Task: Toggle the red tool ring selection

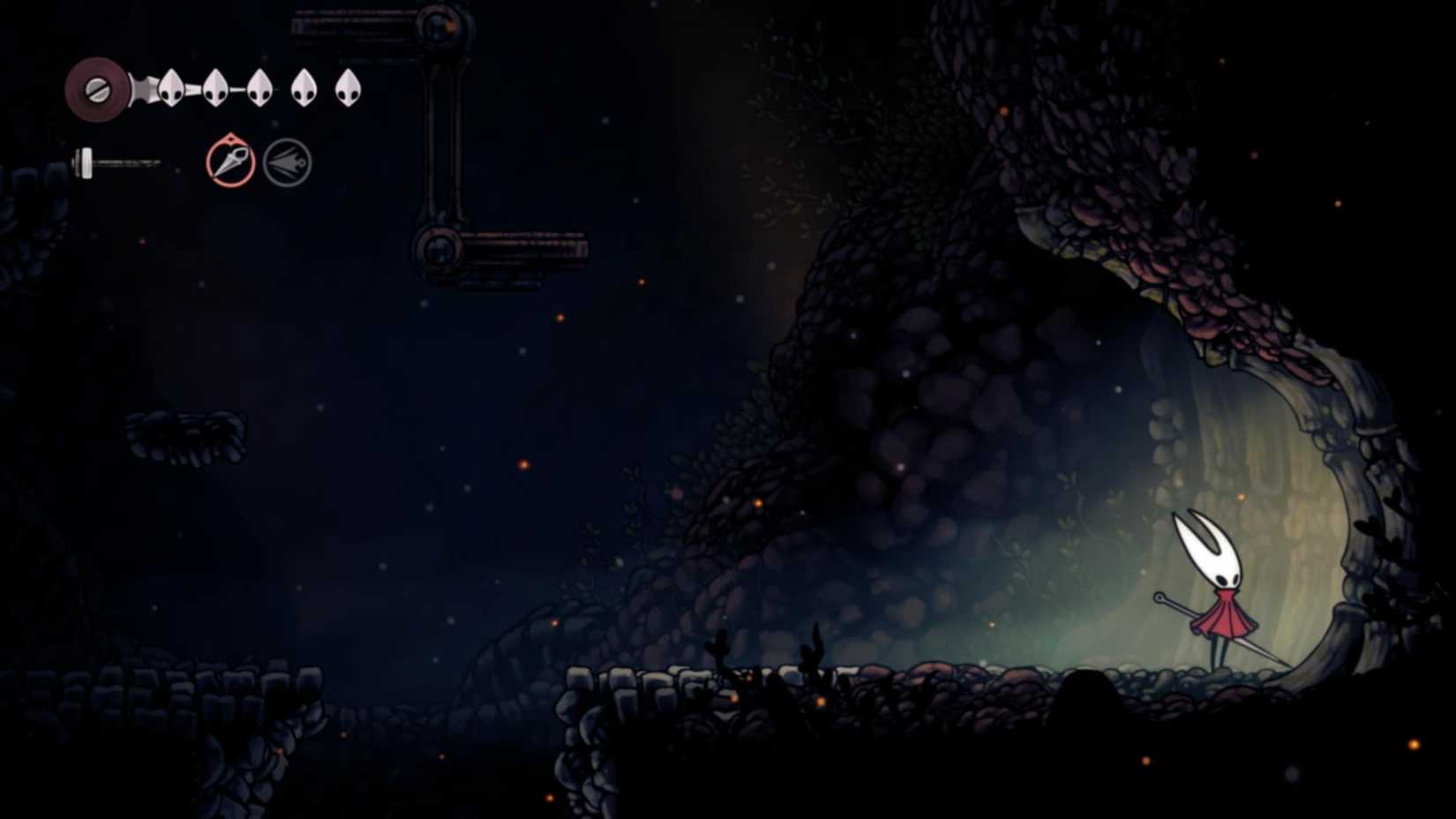Action: pos(229,162)
